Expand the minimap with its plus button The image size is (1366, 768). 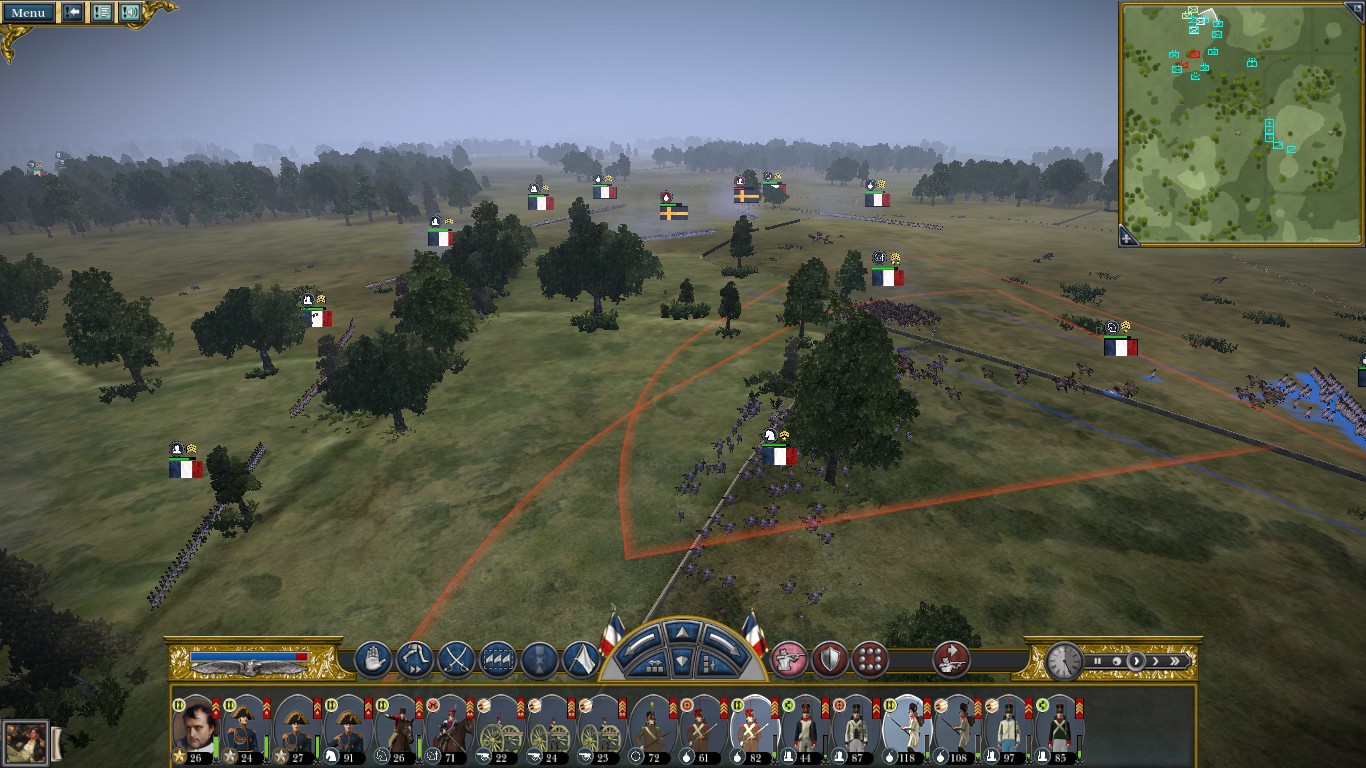1128,238
